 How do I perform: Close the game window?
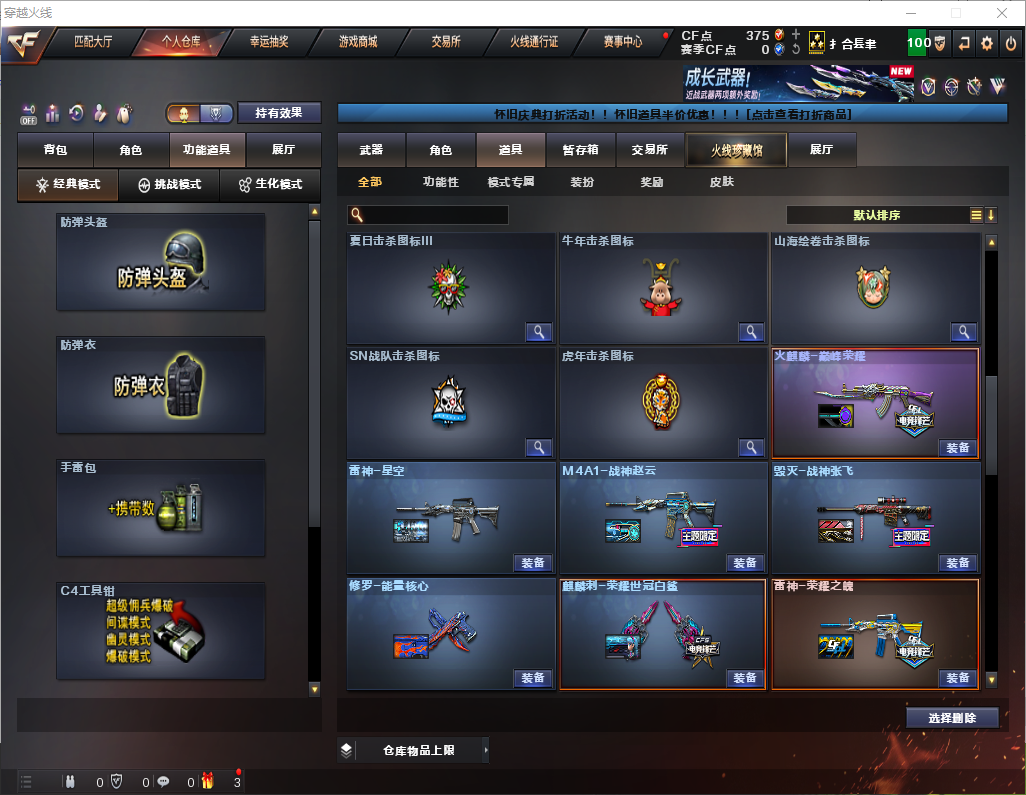[x=1001, y=13]
